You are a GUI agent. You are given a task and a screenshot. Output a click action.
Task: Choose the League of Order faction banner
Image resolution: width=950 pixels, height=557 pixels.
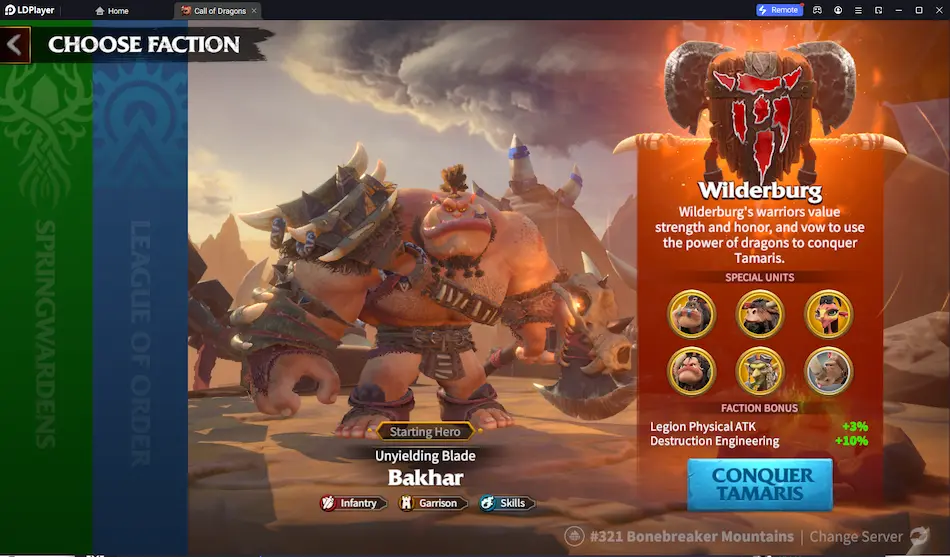pos(140,300)
